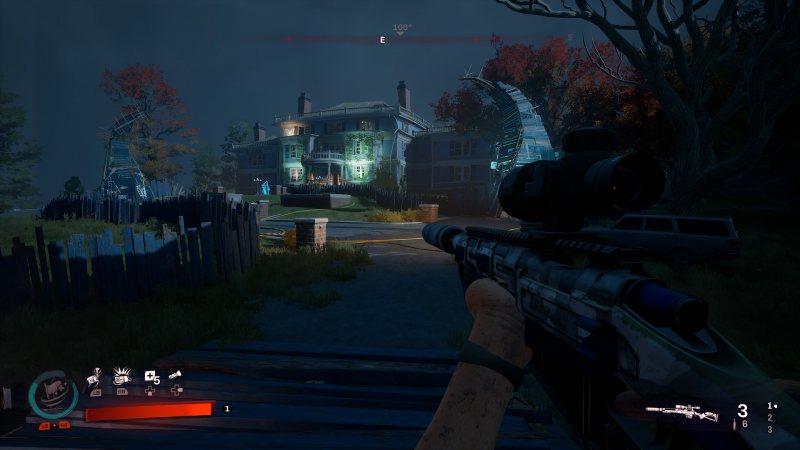
Task: Switch to weapon slot 2
Action: click(x=770, y=418)
